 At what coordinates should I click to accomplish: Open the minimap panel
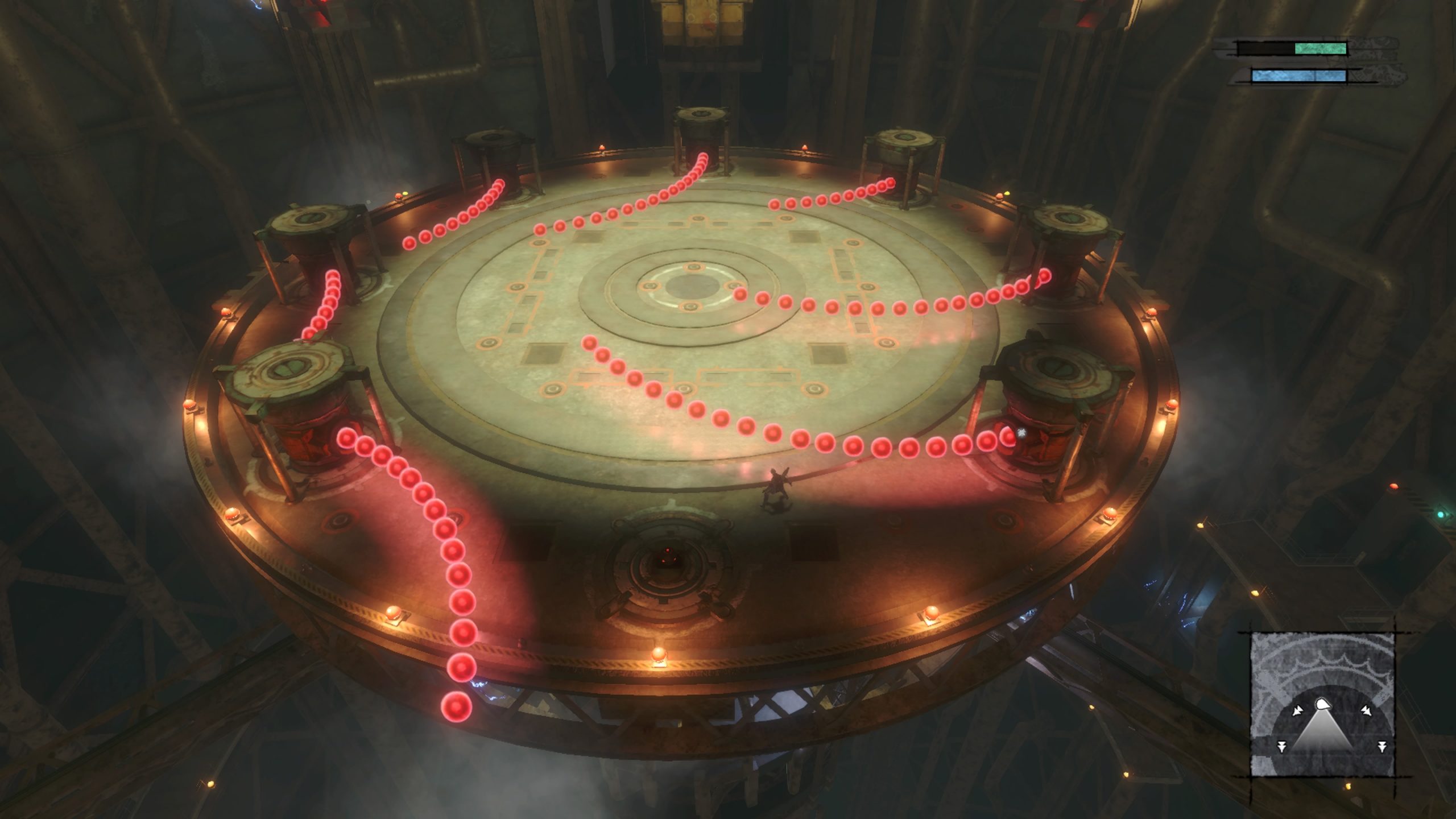(1322, 705)
